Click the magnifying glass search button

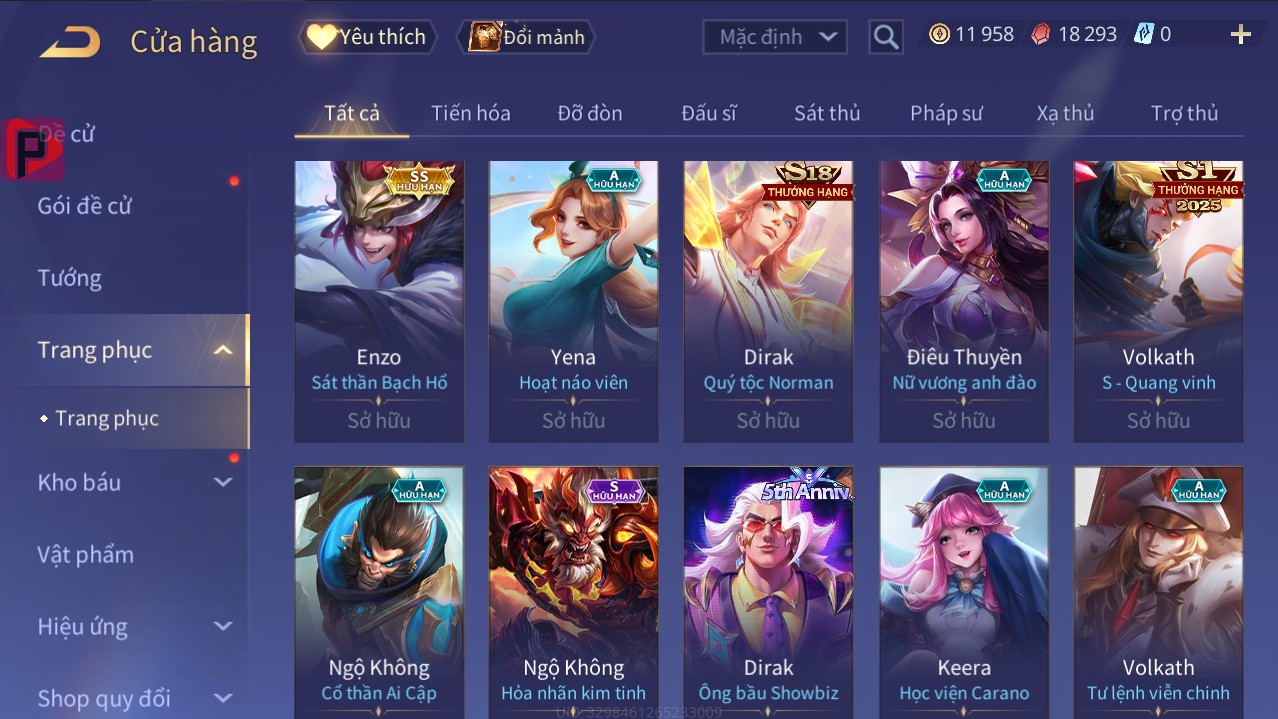pyautogui.click(x=885, y=37)
